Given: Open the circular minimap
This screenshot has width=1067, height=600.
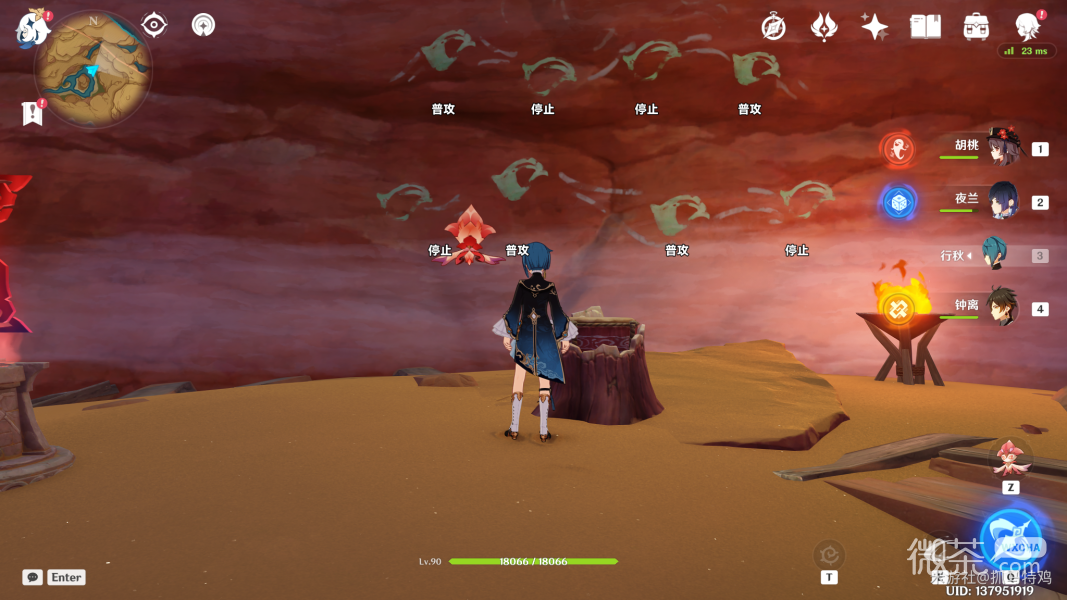Looking at the screenshot, I should 93,69.
